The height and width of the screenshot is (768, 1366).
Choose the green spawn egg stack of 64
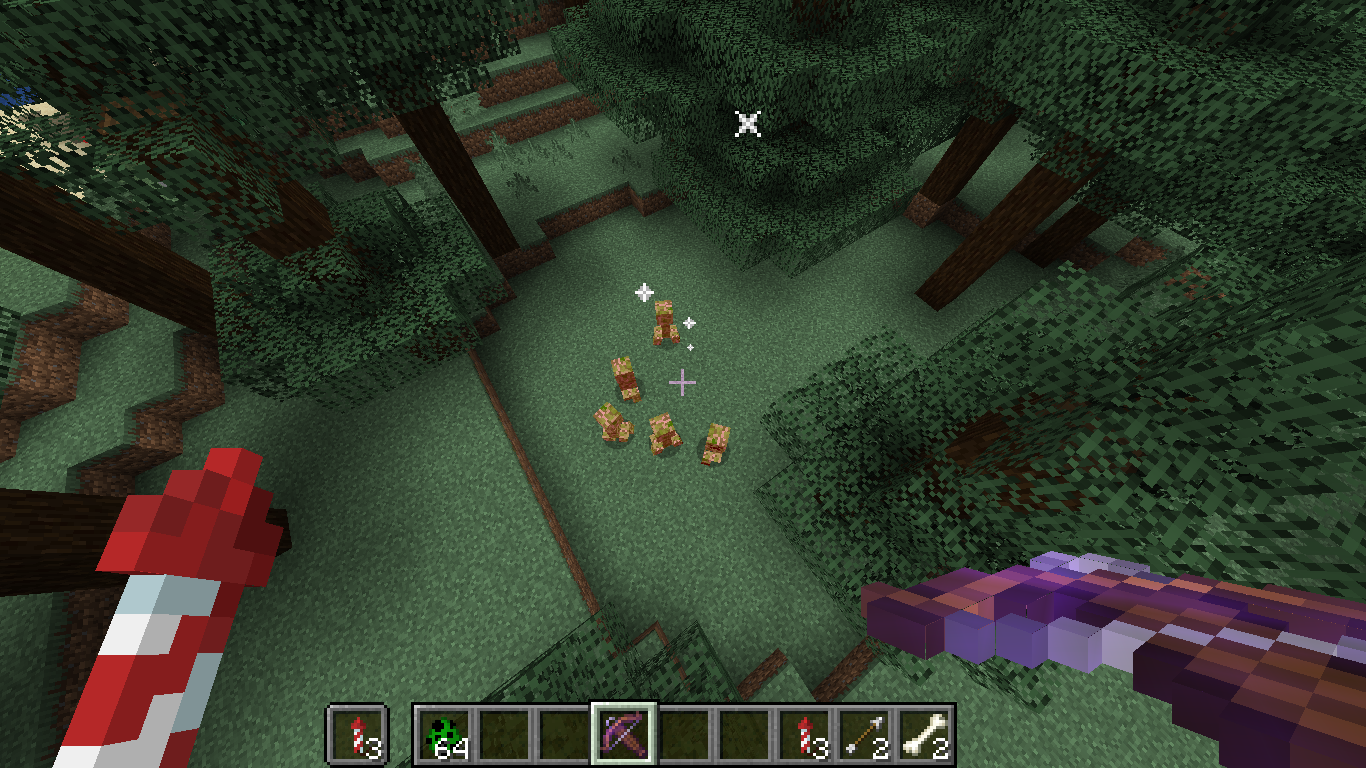coord(444,735)
